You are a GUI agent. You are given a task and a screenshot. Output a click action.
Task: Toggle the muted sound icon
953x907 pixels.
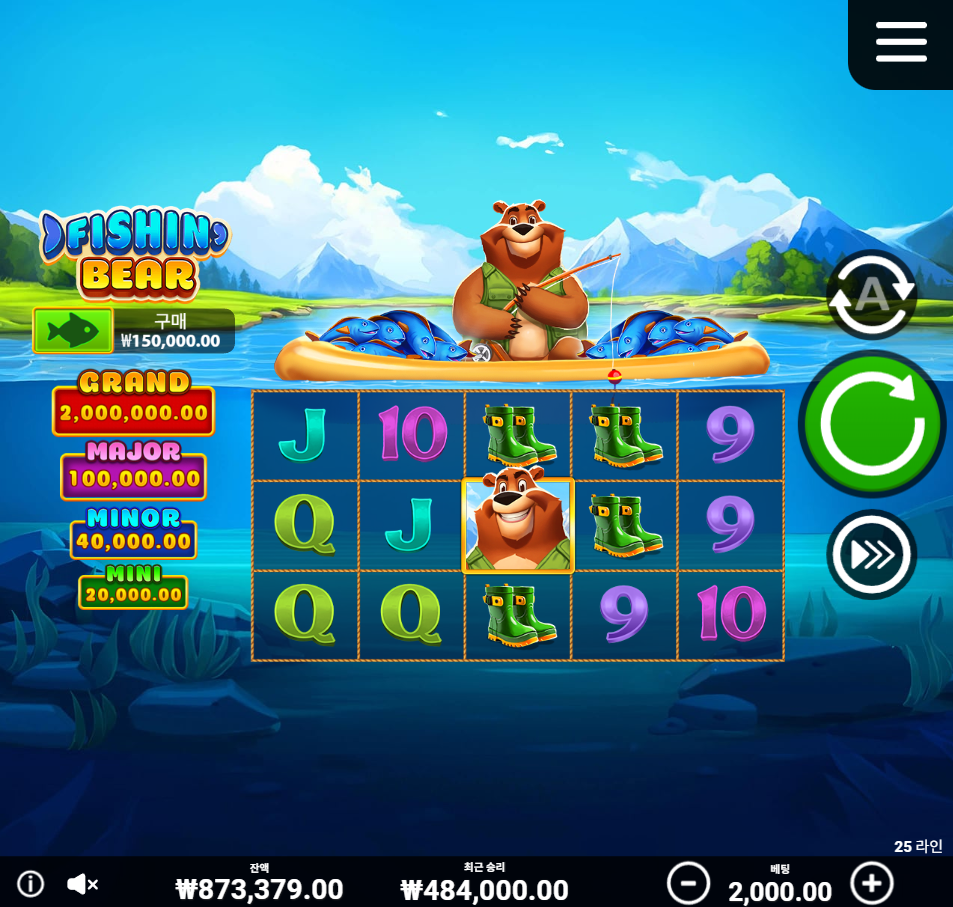pyautogui.click(x=82, y=884)
